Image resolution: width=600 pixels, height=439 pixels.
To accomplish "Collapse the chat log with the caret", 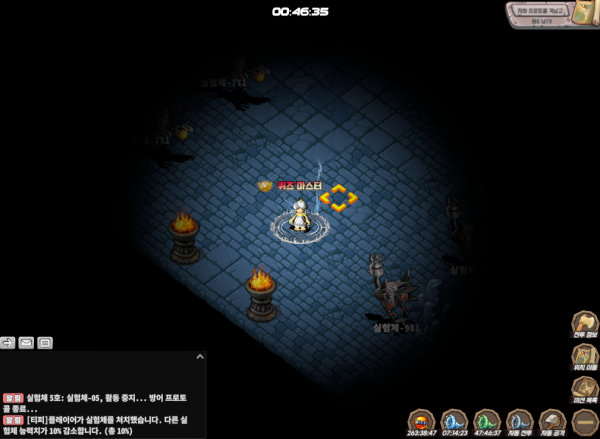I will click(x=199, y=356).
